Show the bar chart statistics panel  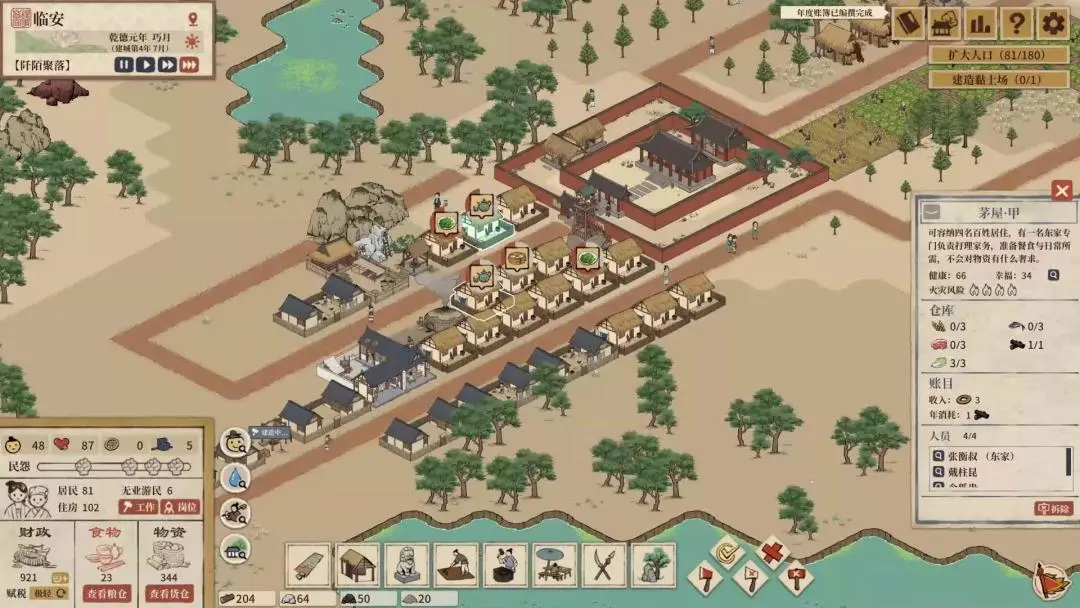(x=980, y=24)
